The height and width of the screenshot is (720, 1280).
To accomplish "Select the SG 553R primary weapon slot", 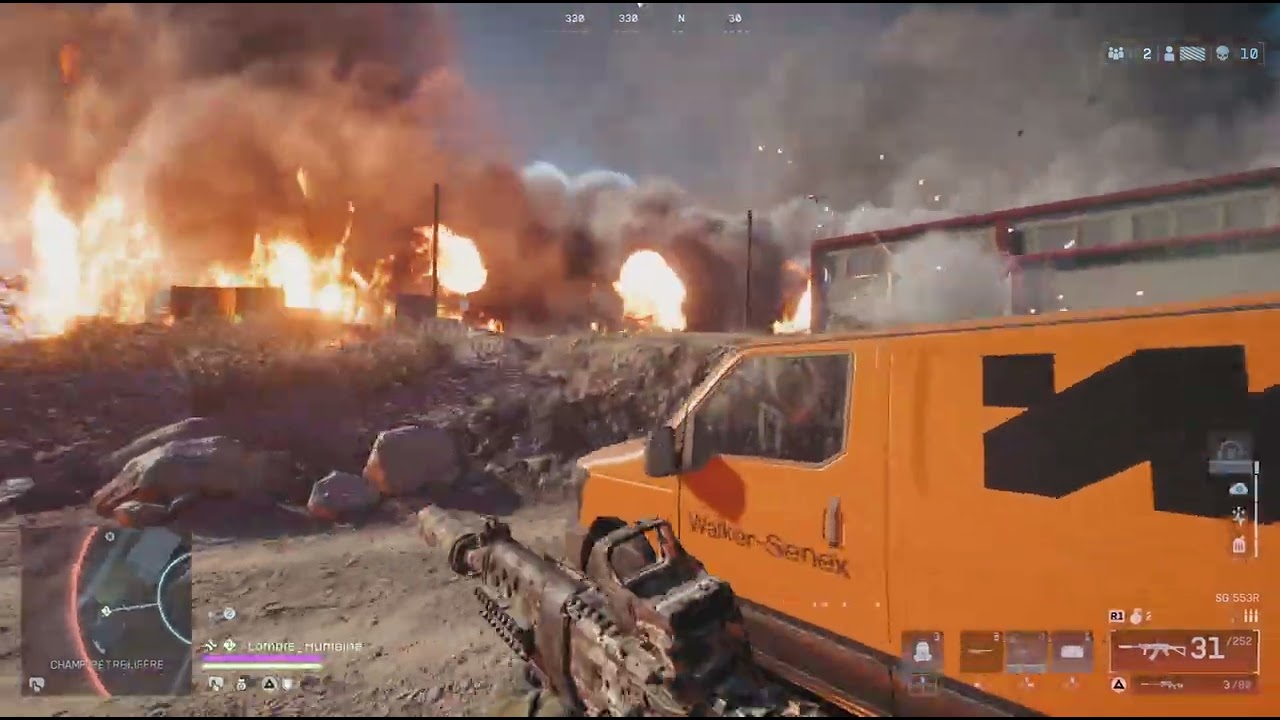I will [1183, 650].
